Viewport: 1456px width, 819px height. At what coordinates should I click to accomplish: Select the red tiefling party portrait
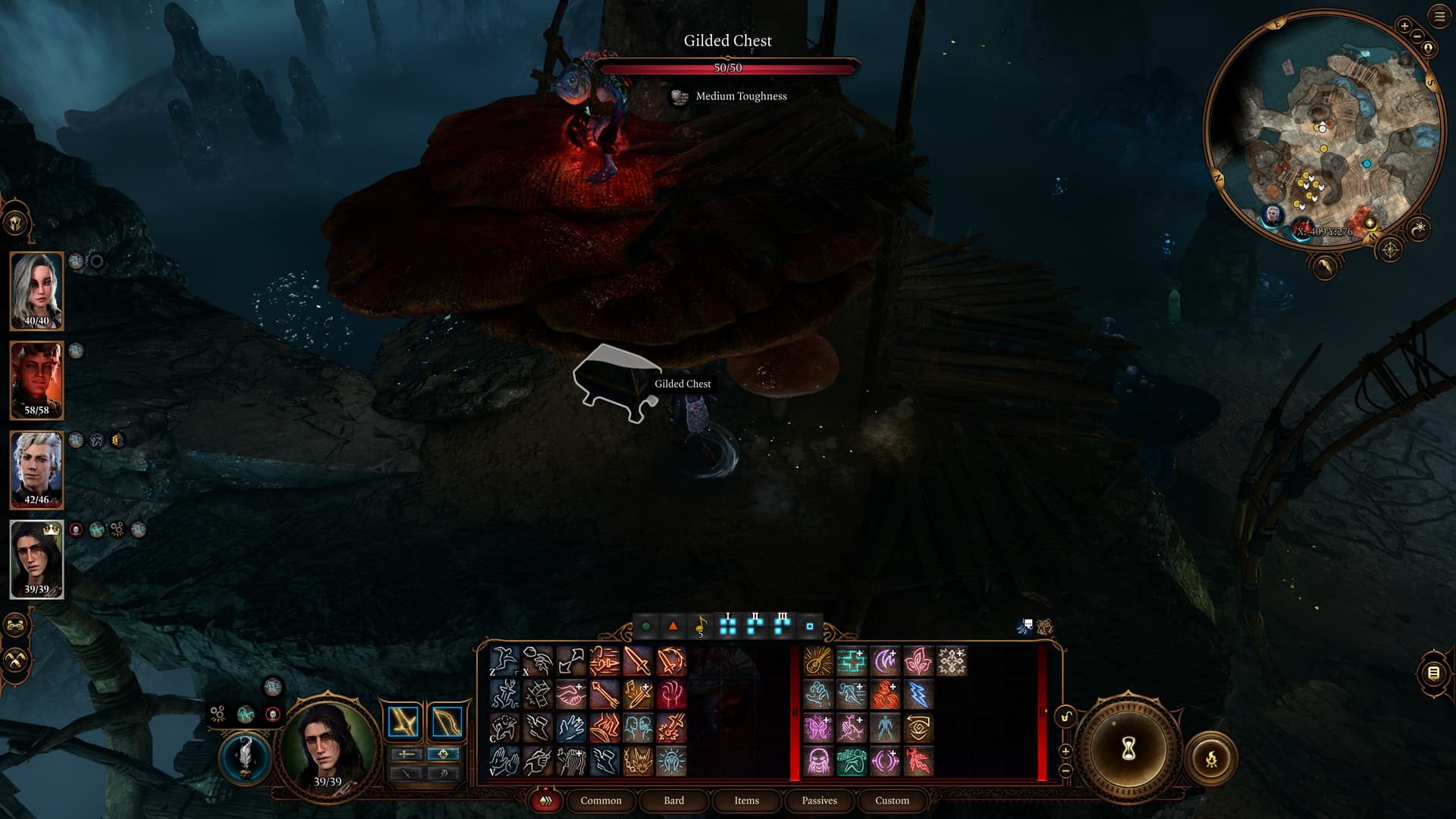36,380
